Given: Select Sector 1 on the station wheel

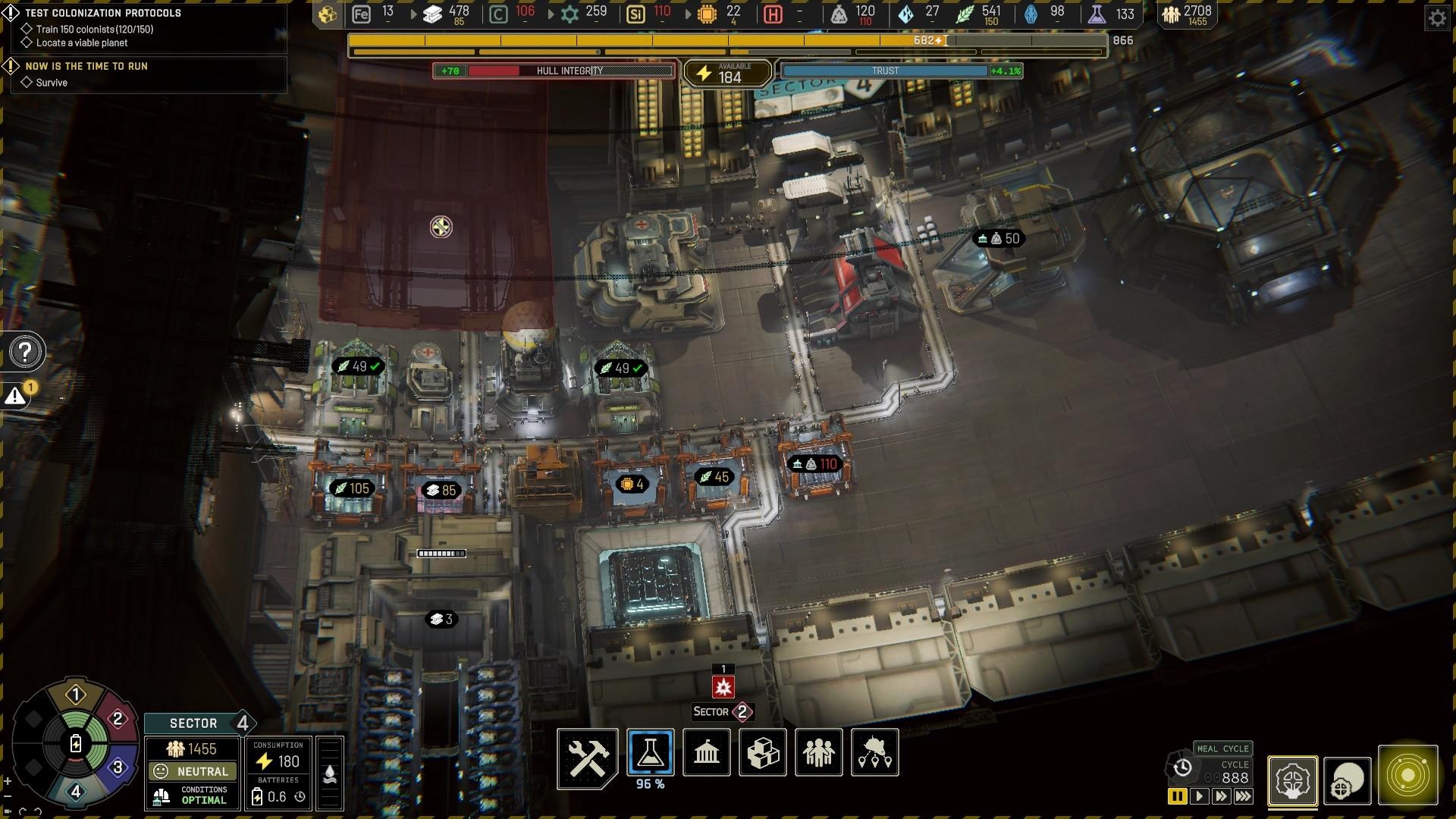Looking at the screenshot, I should [75, 695].
